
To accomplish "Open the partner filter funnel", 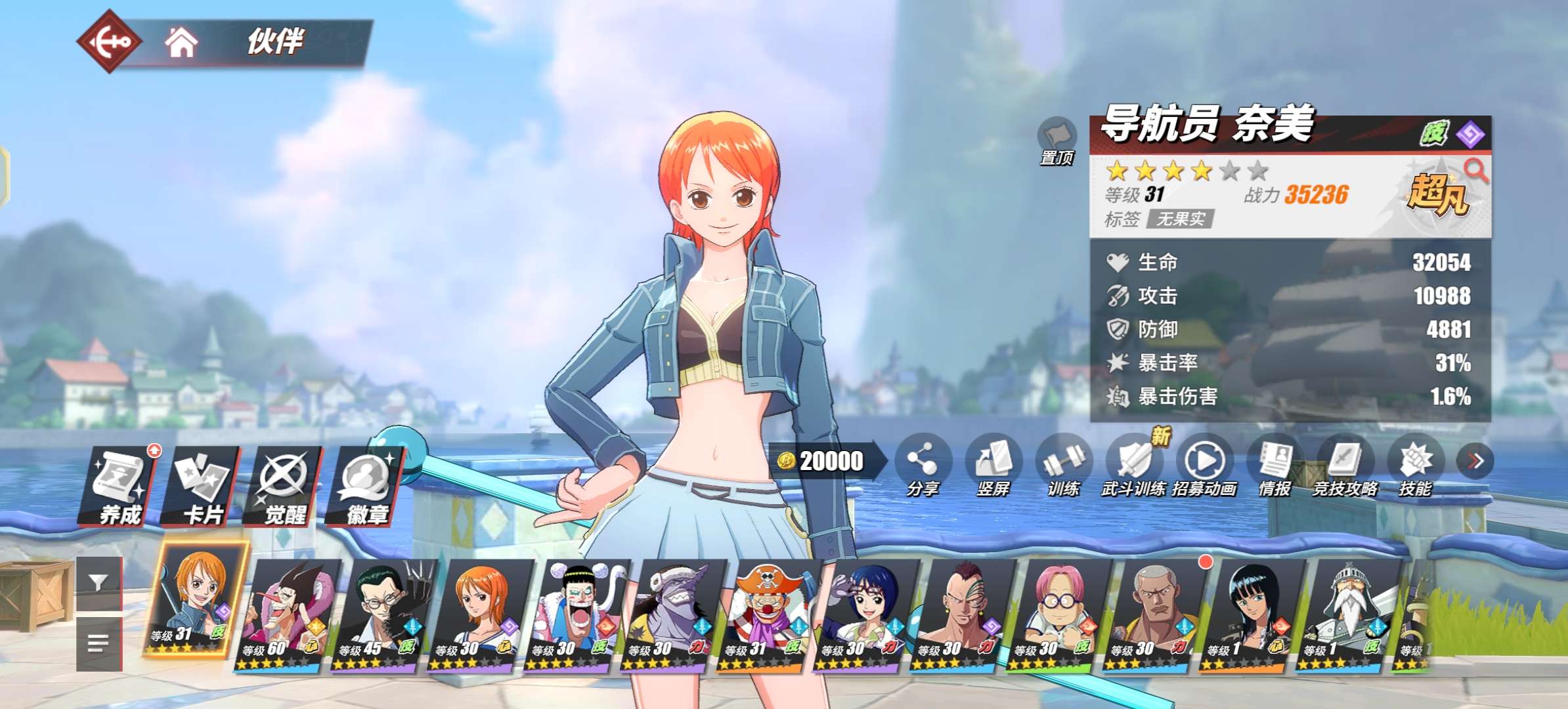I will (x=98, y=583).
